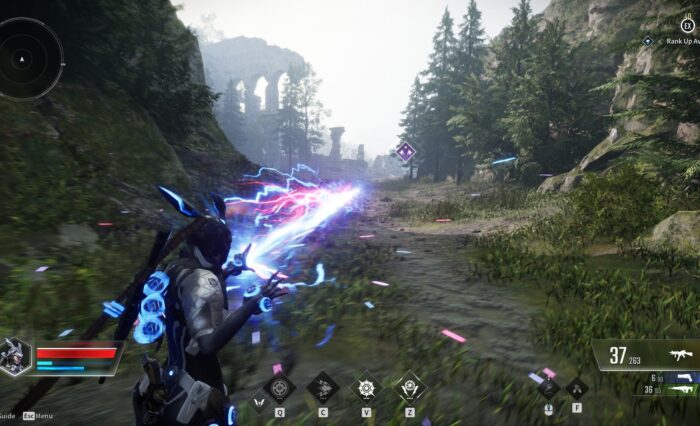Activate the crosshair skill above Q
This screenshot has height=426, width=700.
tap(279, 386)
